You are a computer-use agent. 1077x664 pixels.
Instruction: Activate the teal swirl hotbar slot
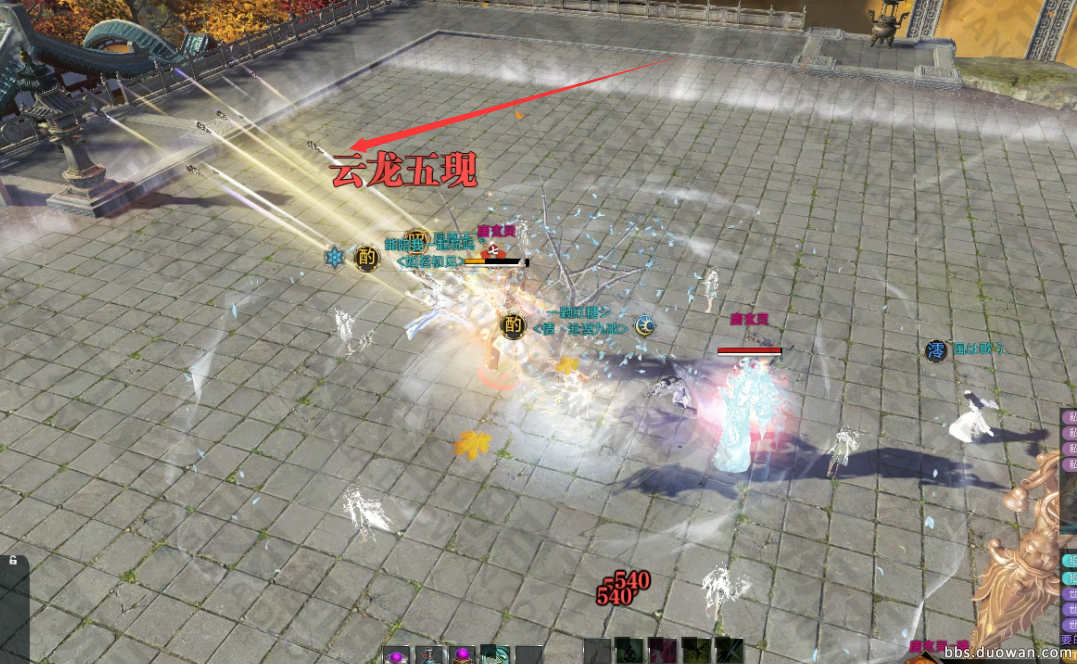(495, 655)
